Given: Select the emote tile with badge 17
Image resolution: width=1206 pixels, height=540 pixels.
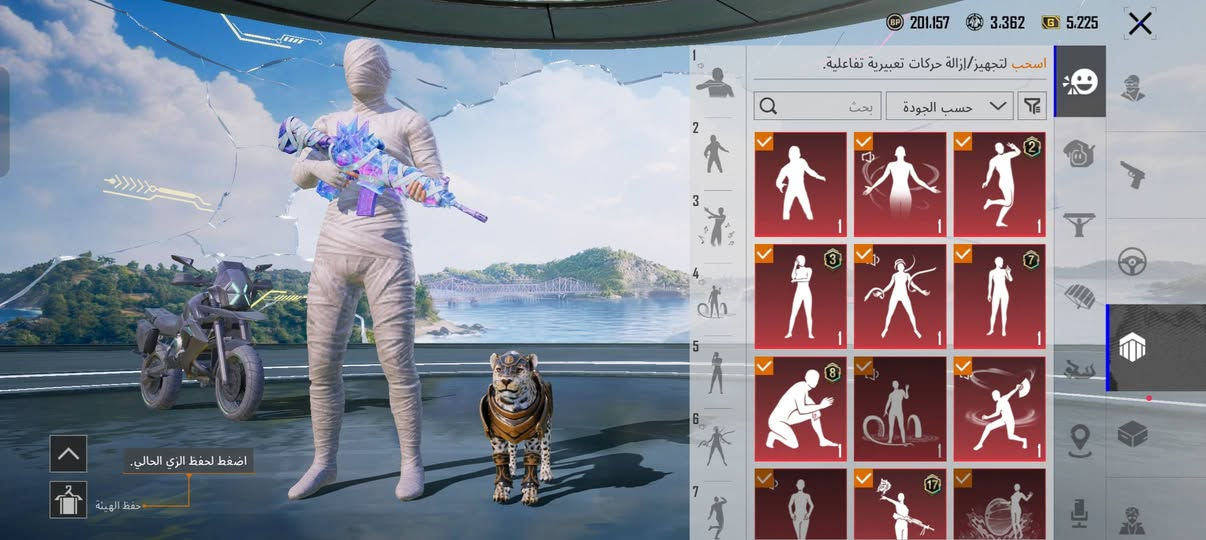Looking at the screenshot, I should click(900, 504).
